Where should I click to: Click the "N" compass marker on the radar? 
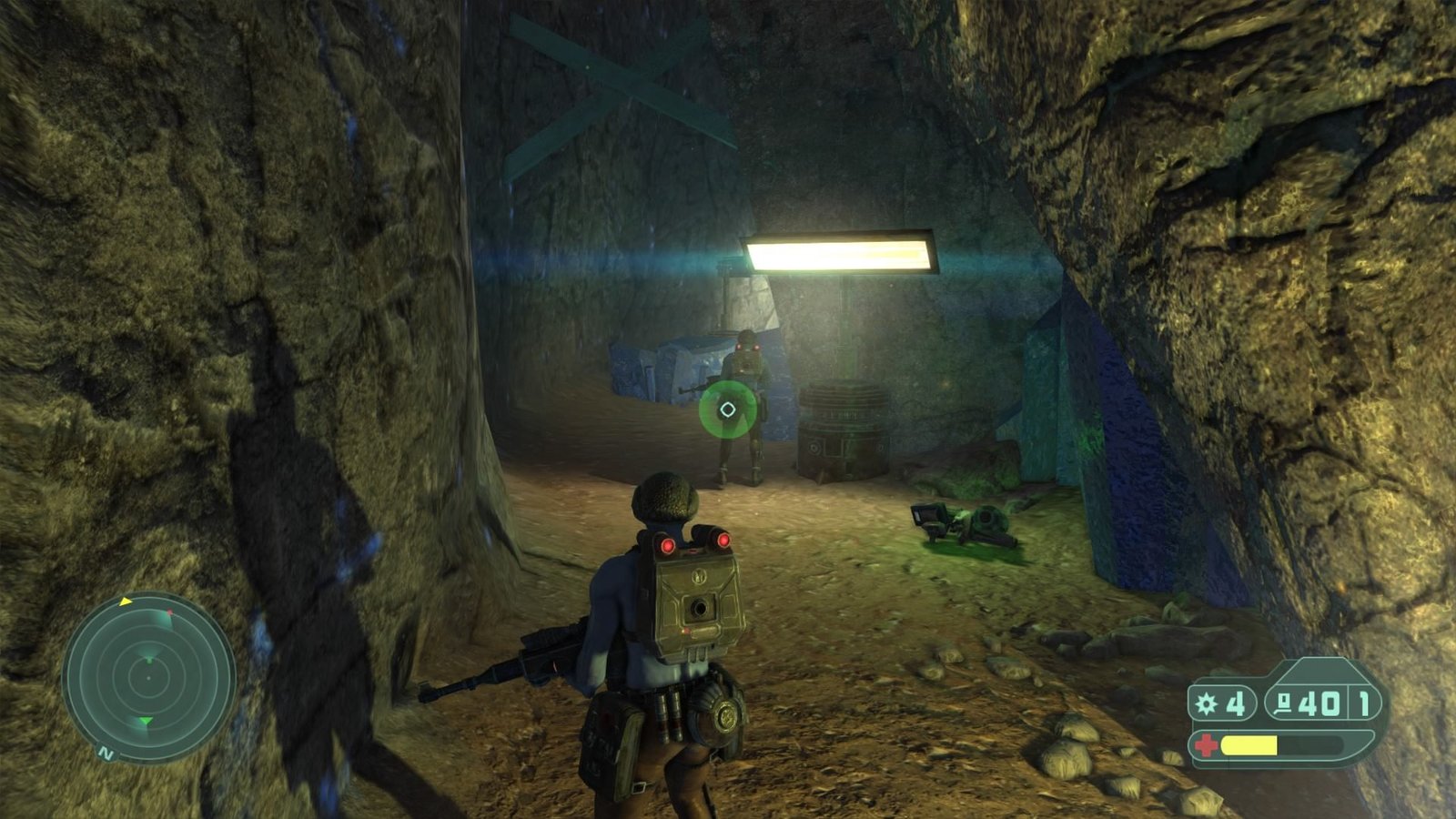pos(105,753)
